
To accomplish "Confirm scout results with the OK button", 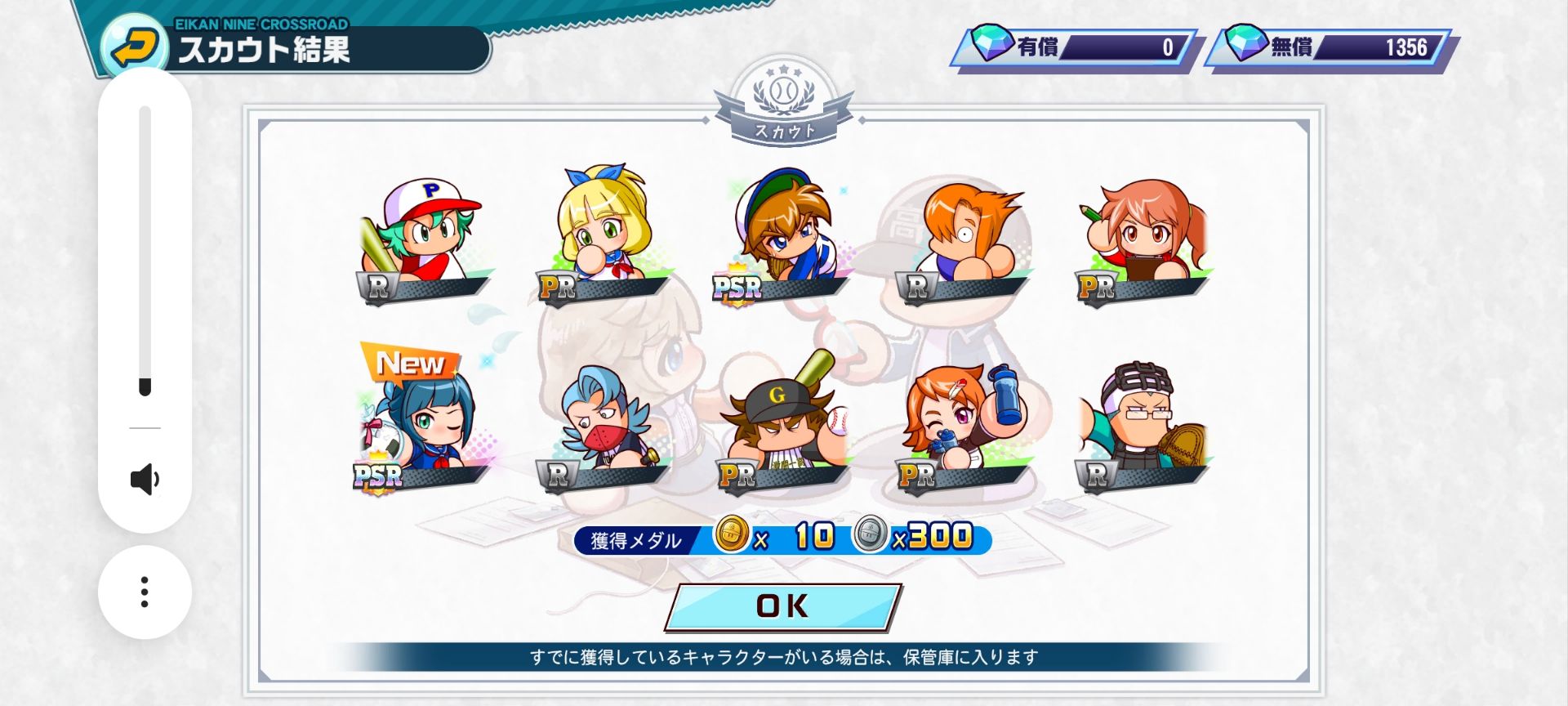I will point(782,606).
